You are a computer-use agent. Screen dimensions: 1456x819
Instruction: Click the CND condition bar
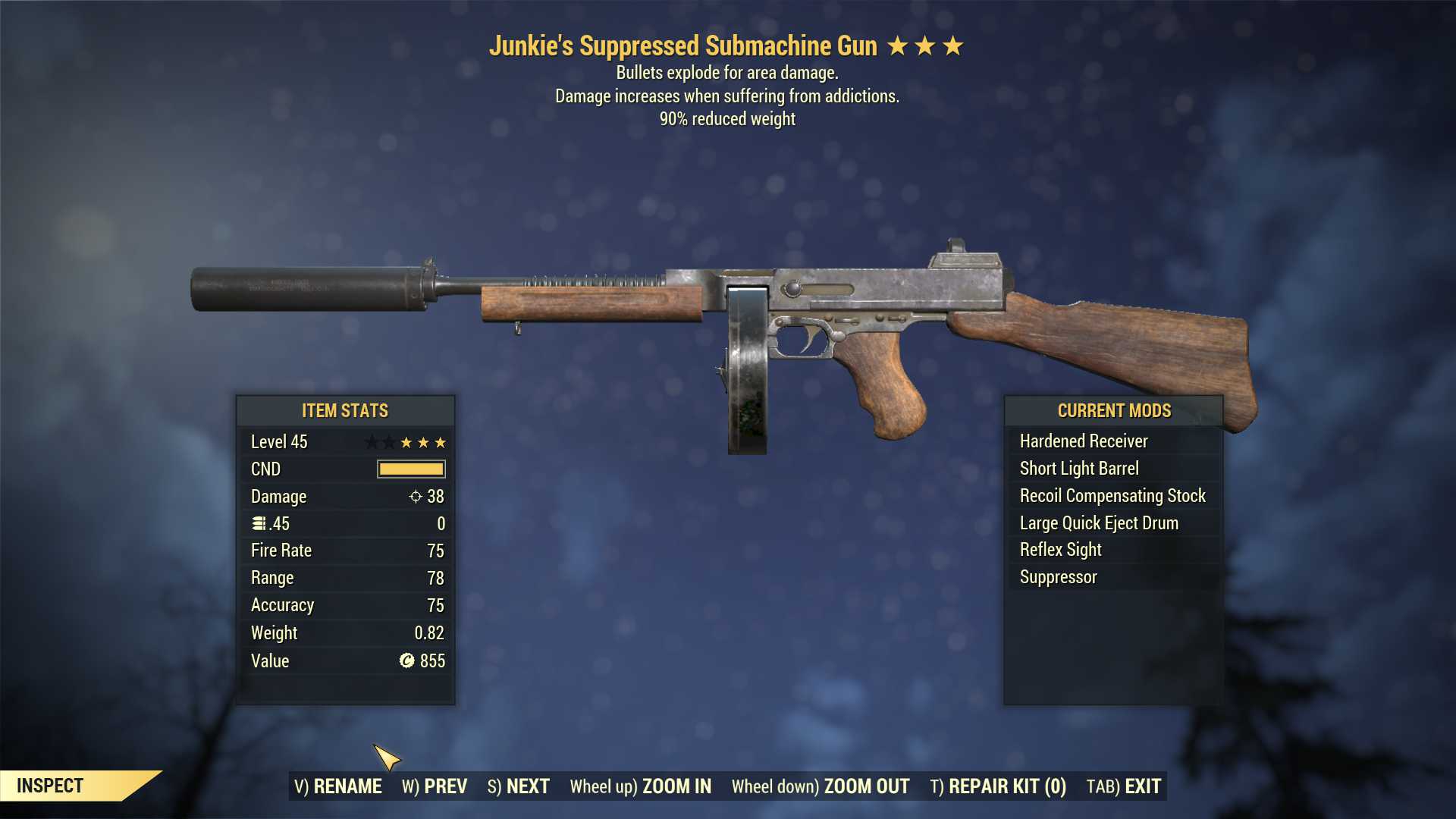tap(411, 469)
